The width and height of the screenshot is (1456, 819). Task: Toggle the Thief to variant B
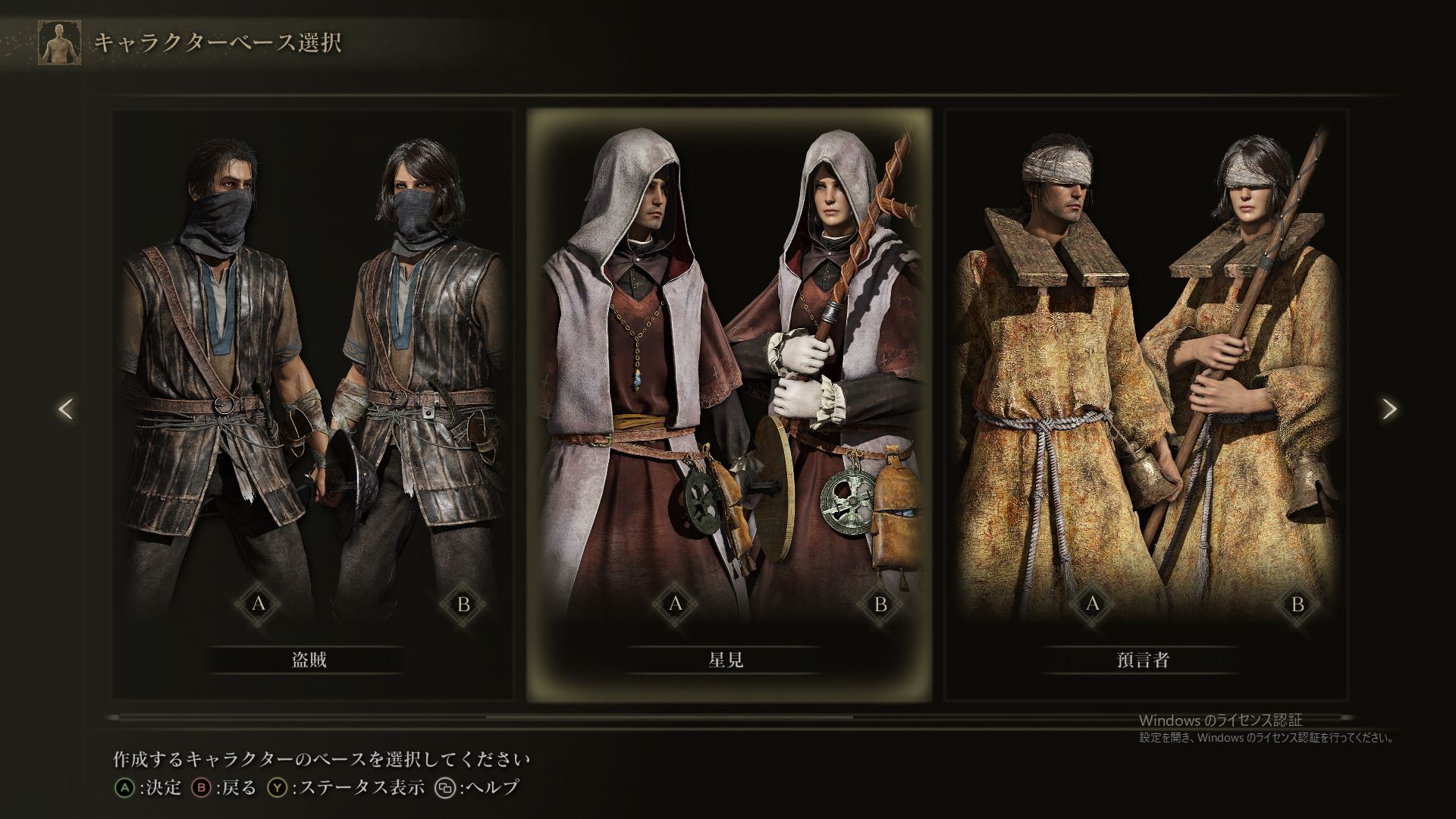coord(463,605)
